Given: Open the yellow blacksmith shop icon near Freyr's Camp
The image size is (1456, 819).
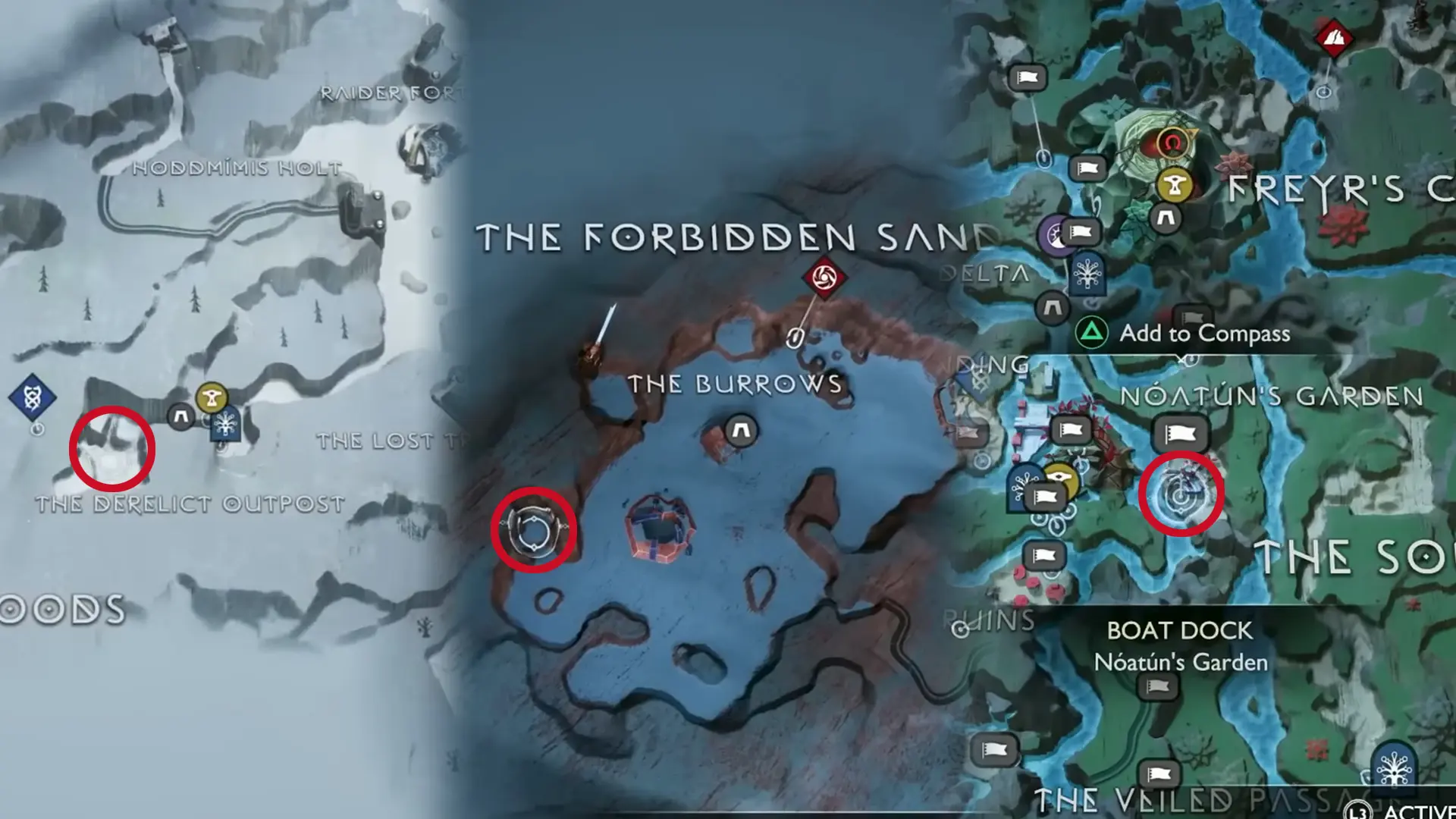Looking at the screenshot, I should coord(1176,185).
